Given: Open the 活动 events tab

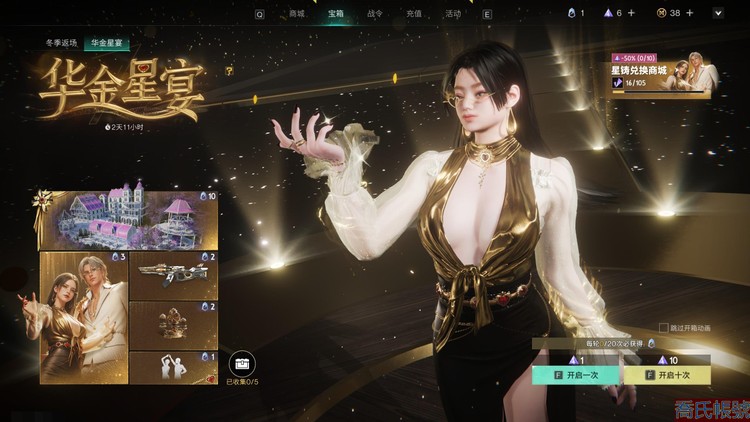Looking at the screenshot, I should click(453, 14).
